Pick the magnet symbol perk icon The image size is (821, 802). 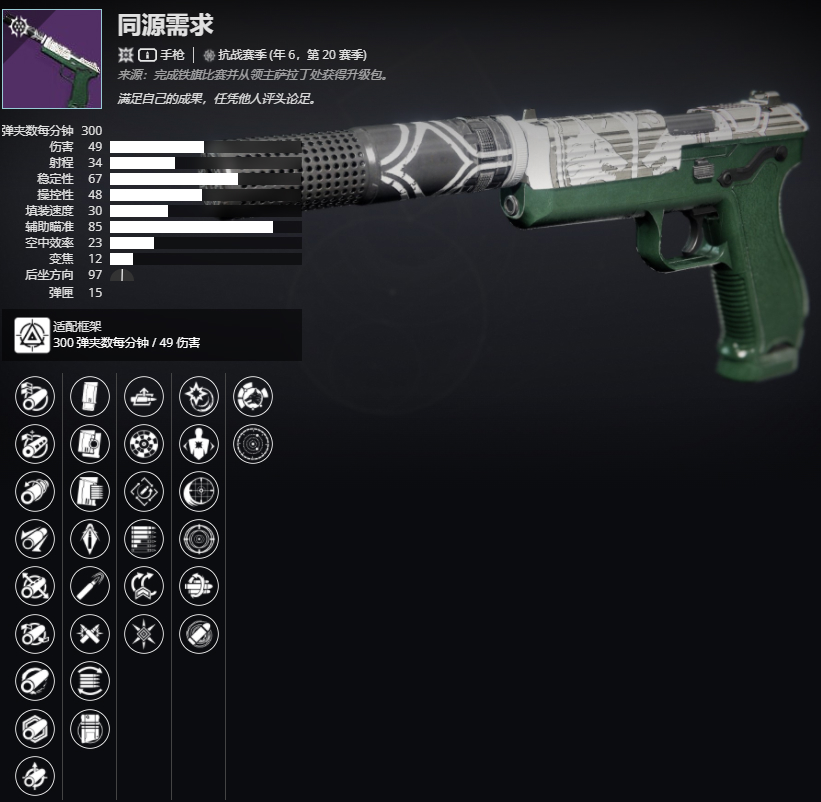[x=144, y=491]
